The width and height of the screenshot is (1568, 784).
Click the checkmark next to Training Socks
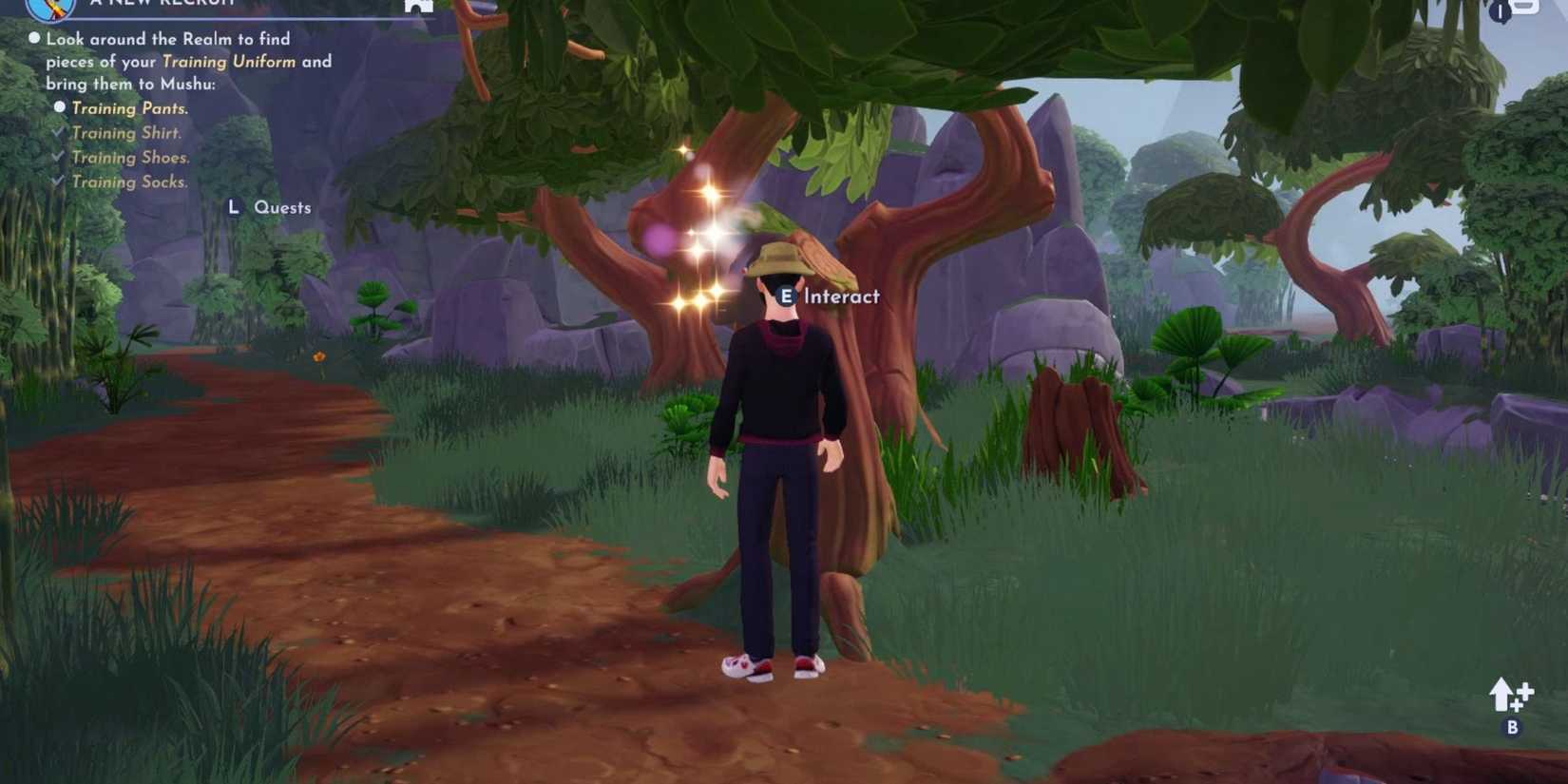[56, 182]
